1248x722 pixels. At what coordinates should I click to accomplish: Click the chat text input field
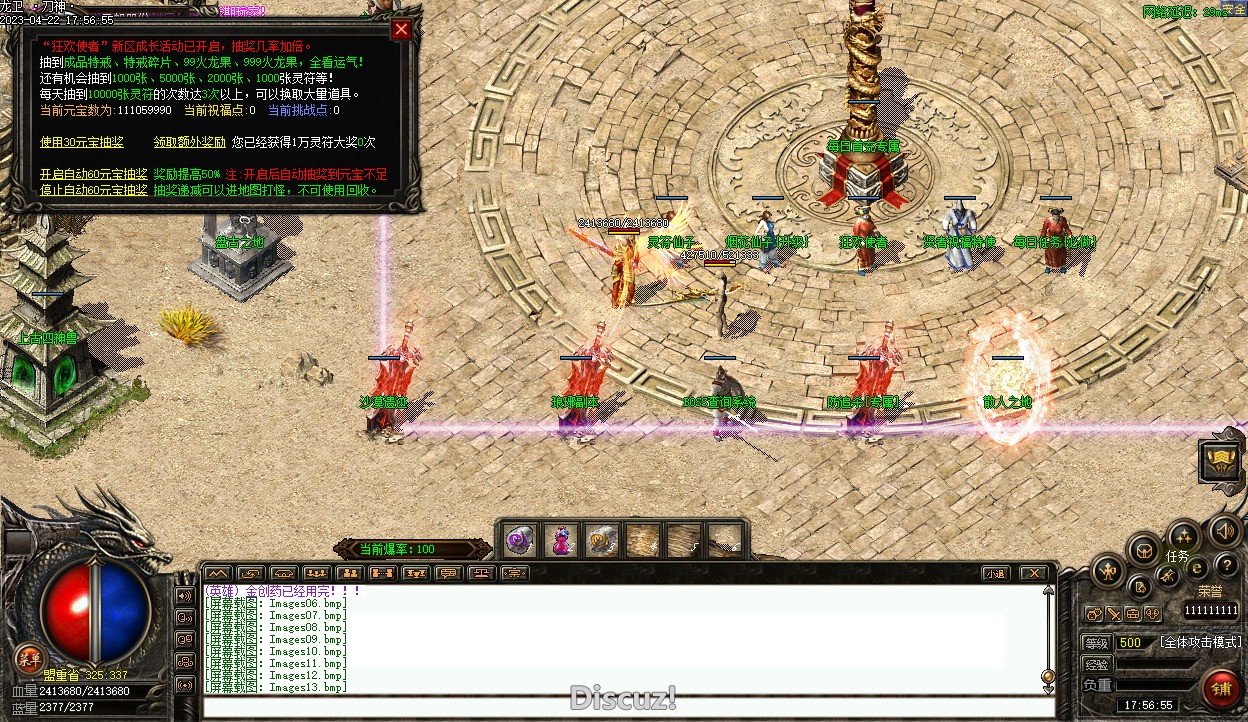tap(628, 708)
